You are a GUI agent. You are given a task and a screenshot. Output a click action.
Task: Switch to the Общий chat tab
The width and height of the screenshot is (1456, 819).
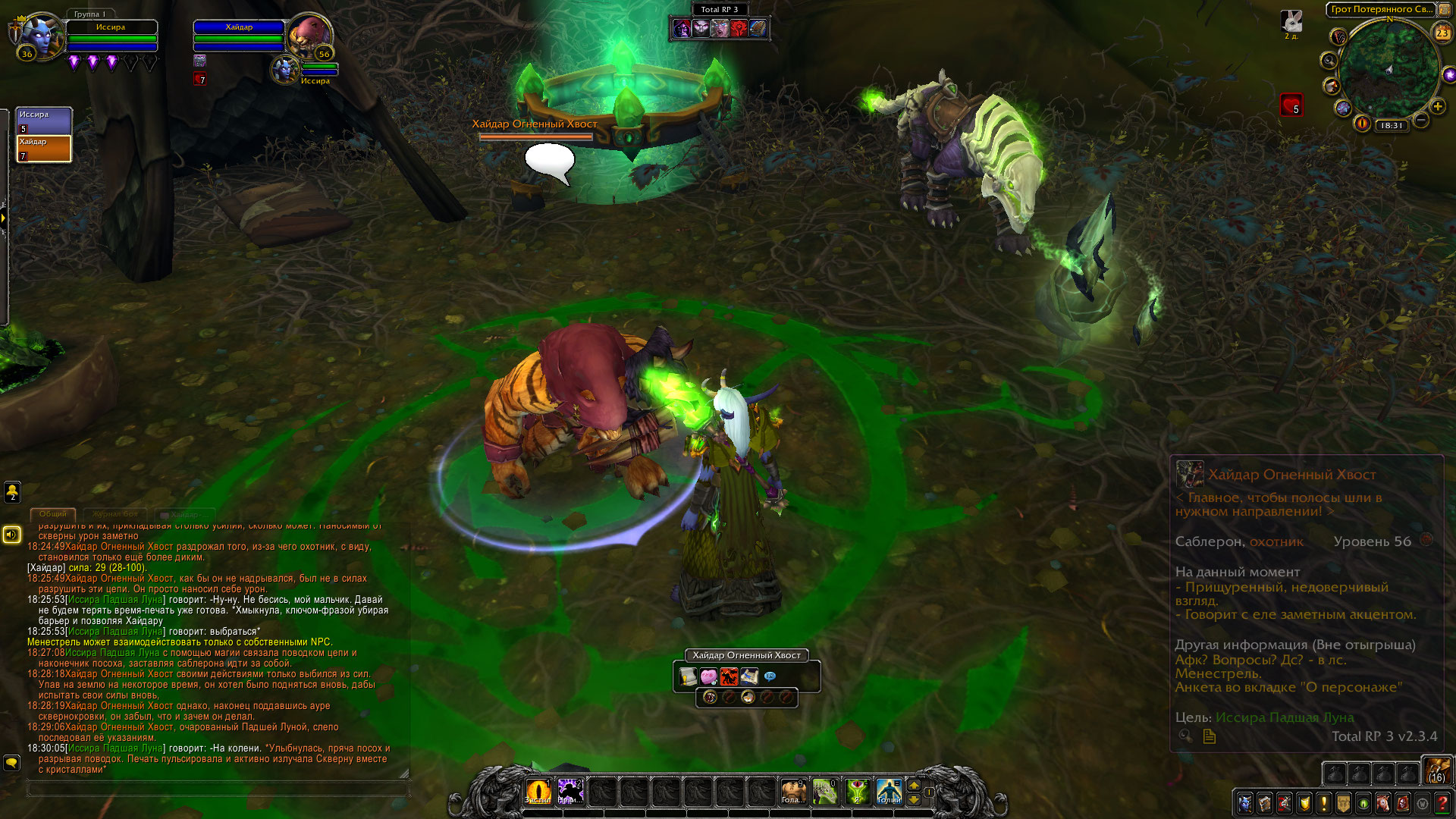[53, 514]
